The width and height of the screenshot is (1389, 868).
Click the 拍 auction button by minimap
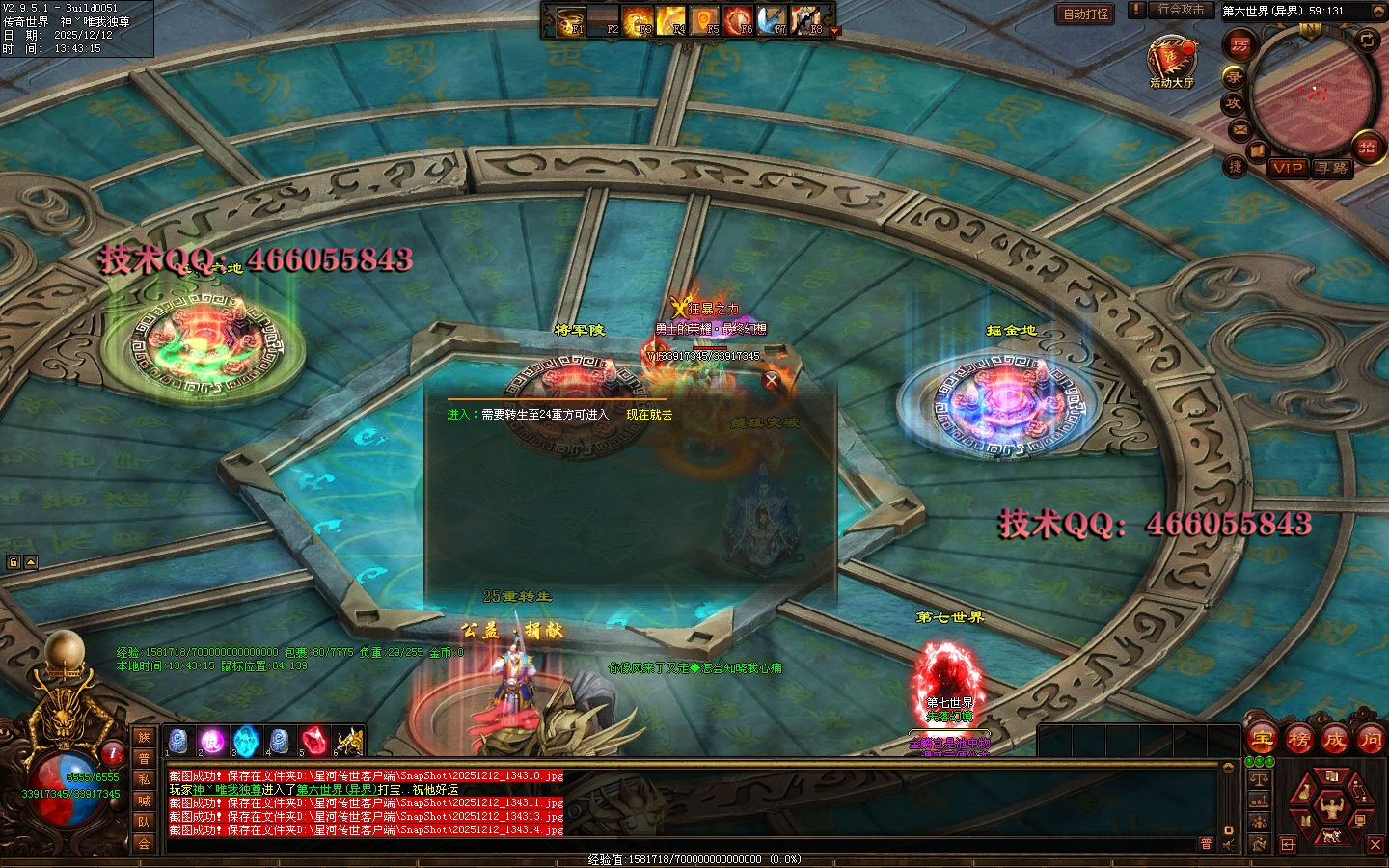tap(1367, 147)
